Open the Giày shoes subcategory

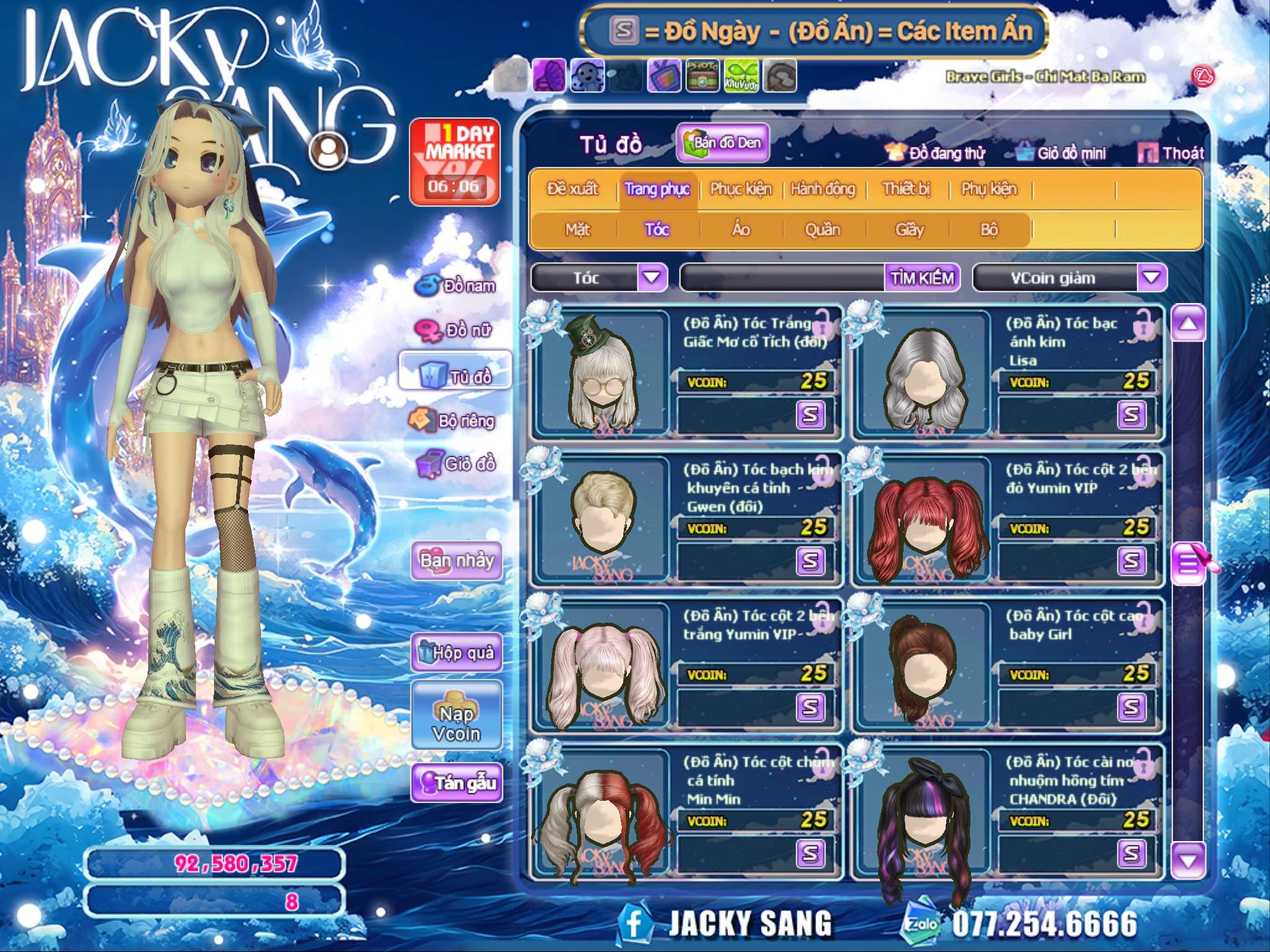(x=909, y=230)
